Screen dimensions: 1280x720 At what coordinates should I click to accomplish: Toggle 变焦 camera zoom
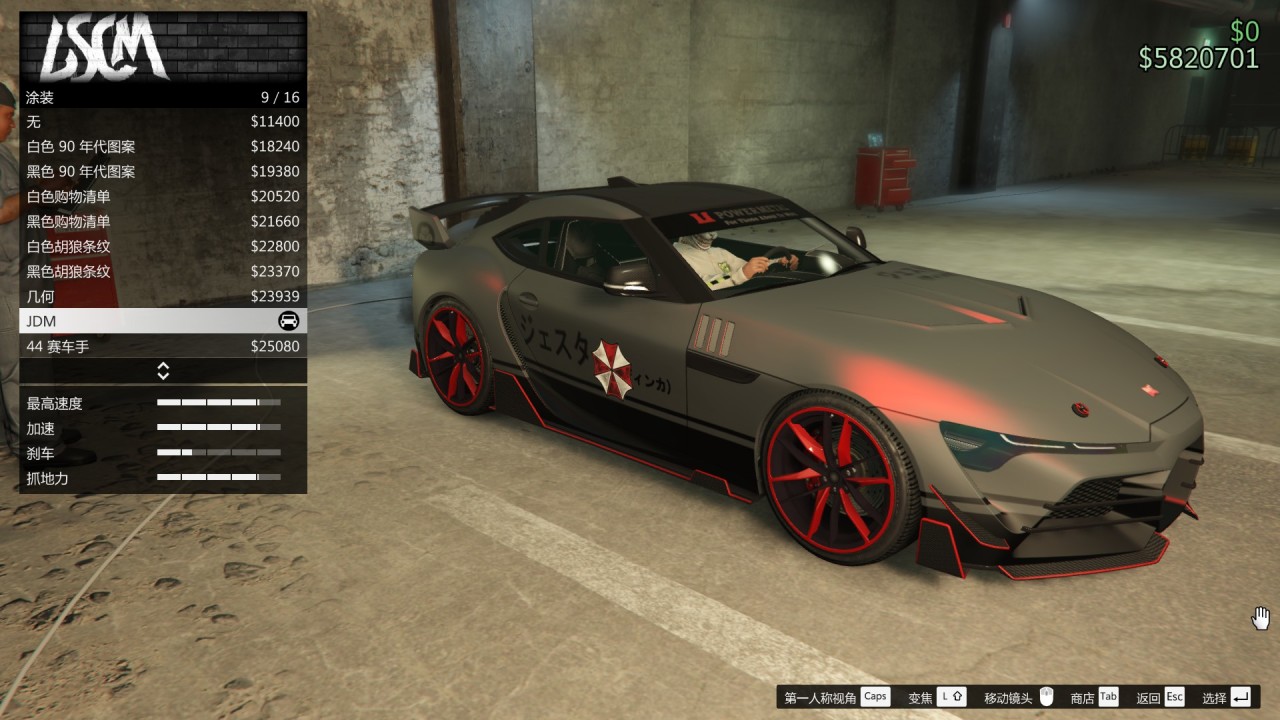click(920, 696)
